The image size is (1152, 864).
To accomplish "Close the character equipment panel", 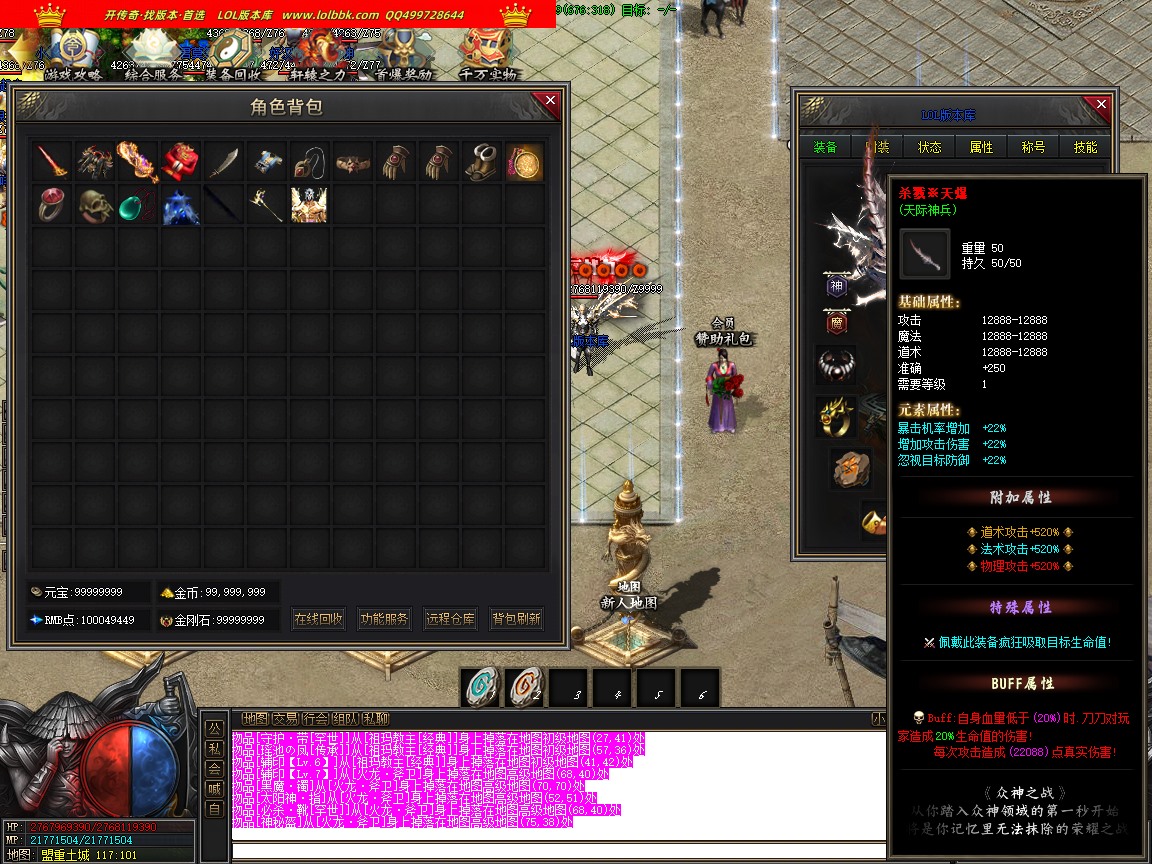I will 1101,105.
